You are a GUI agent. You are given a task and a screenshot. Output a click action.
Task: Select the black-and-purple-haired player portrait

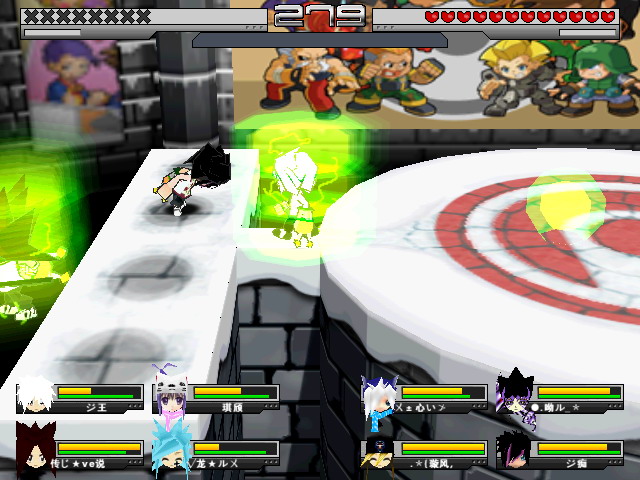pyautogui.click(x=515, y=397)
